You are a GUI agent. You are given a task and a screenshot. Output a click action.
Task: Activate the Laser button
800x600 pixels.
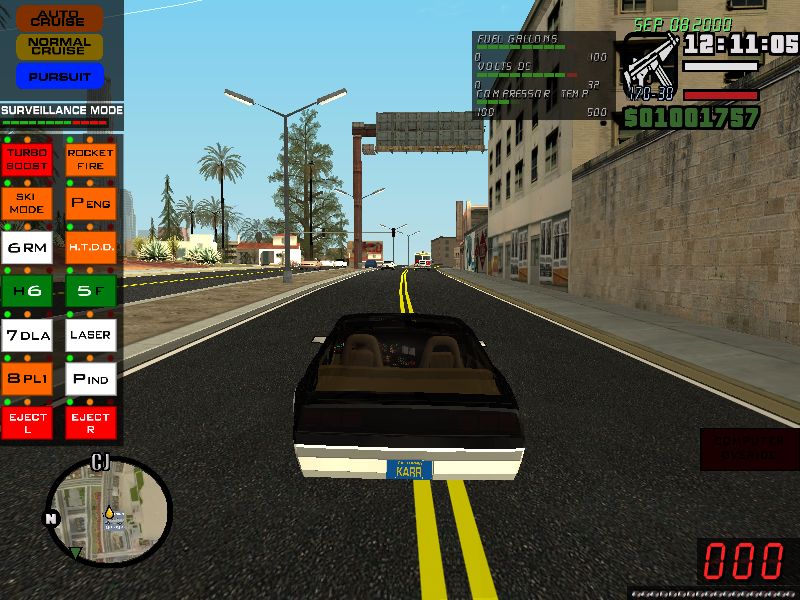coord(91,335)
